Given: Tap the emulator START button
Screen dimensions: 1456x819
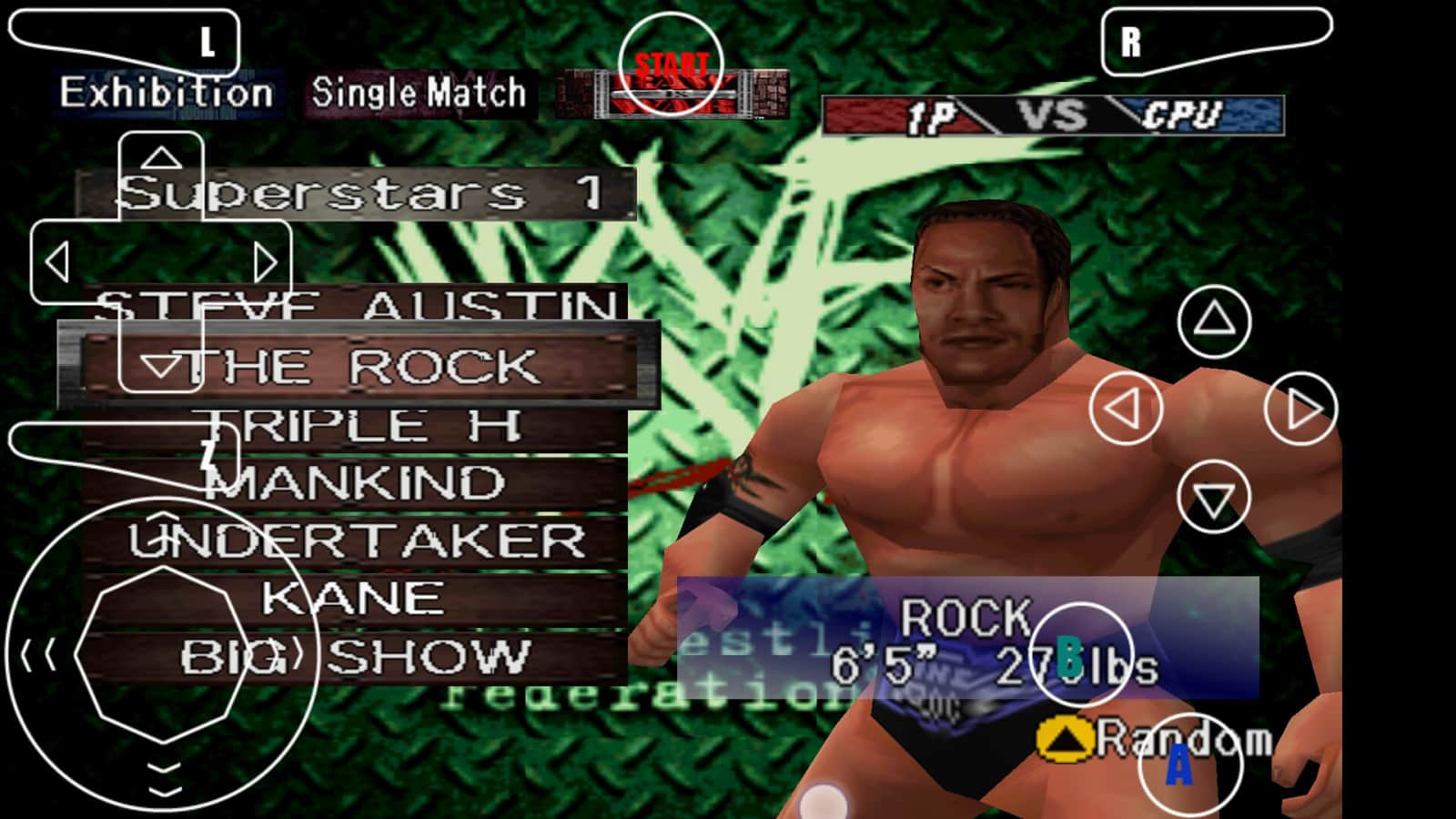Looking at the screenshot, I should 671,66.
